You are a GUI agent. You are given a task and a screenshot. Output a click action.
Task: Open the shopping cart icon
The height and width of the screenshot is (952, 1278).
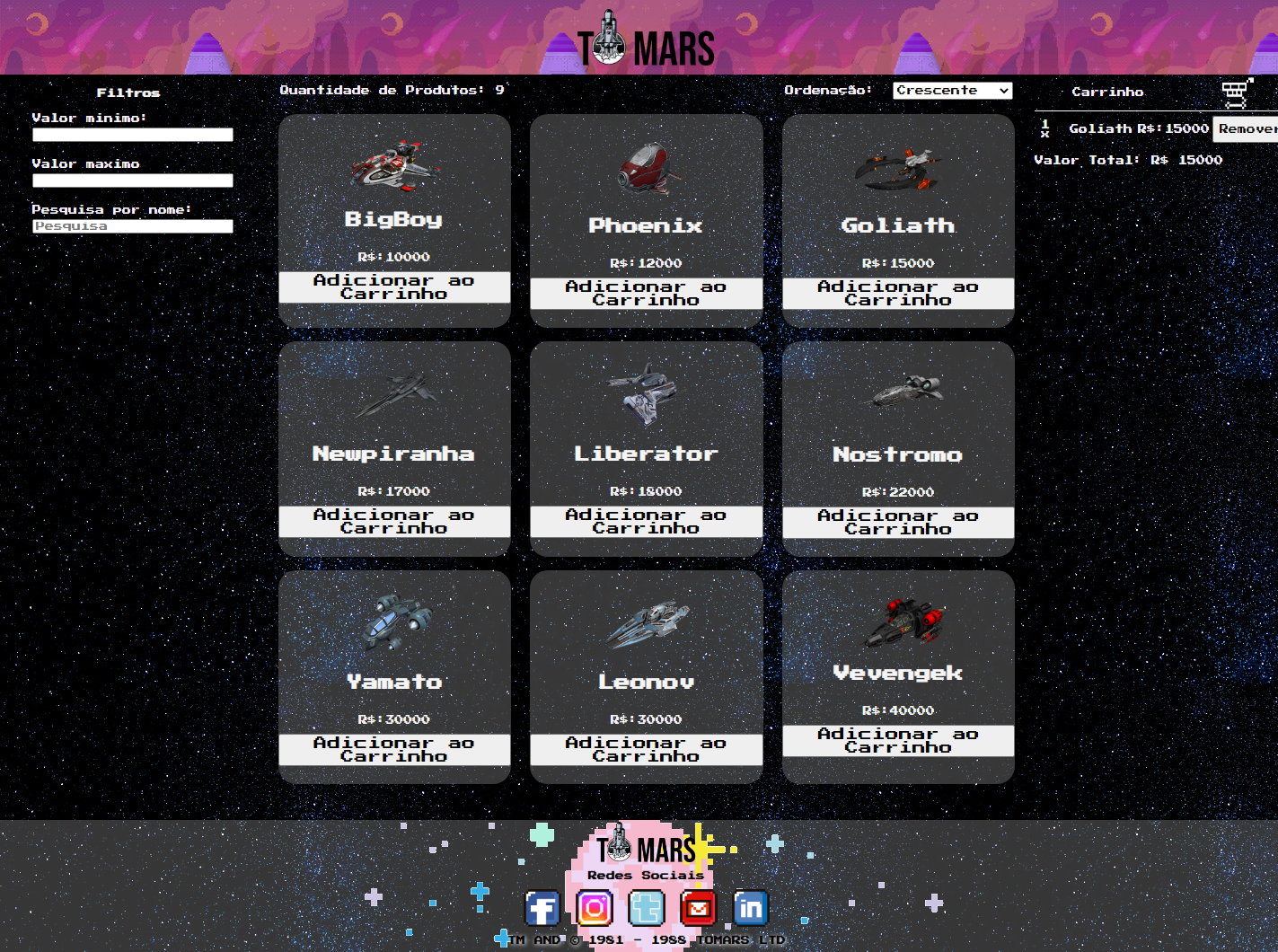pos(1236,93)
